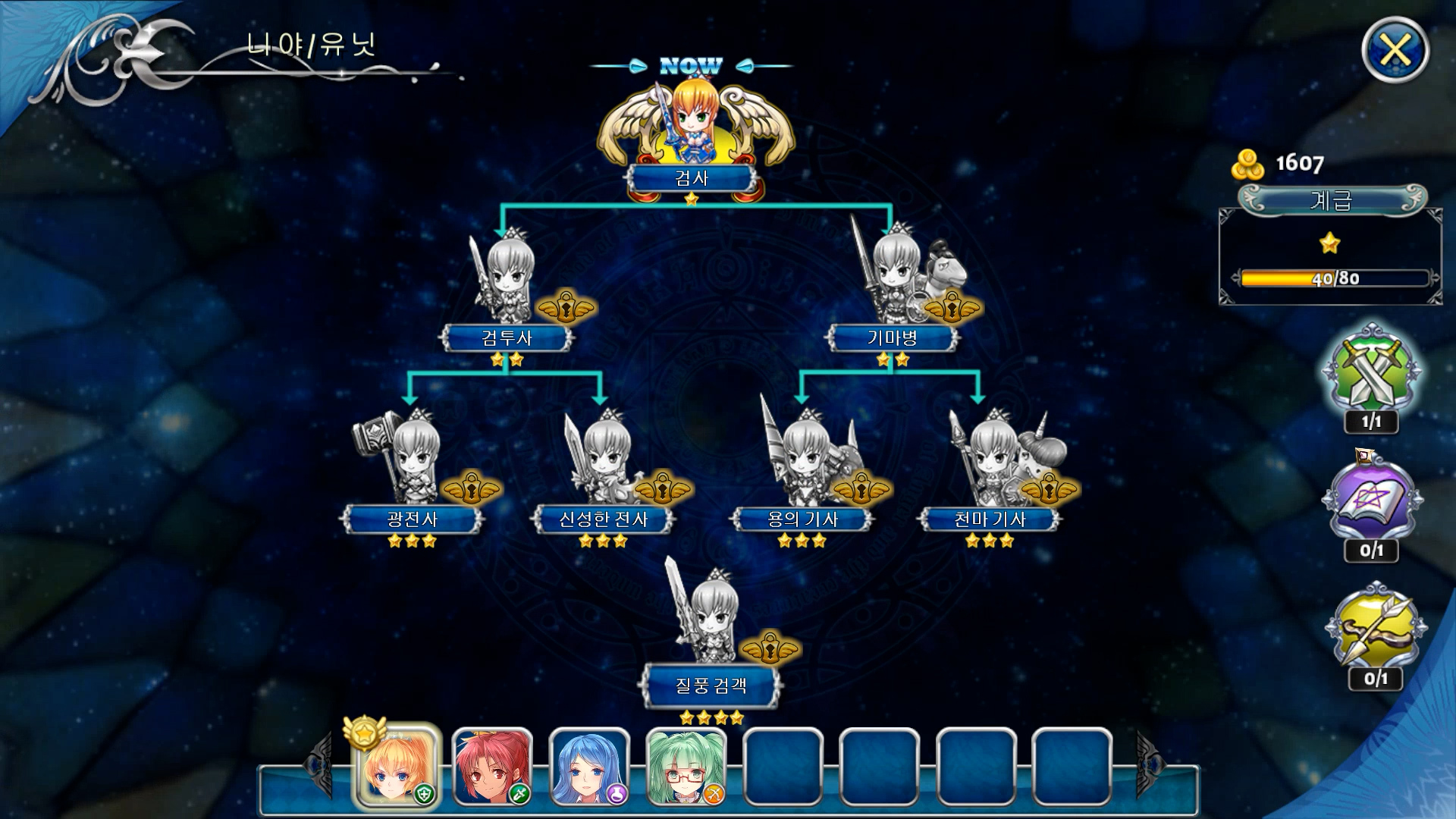Show more characters with the right arrow
Image resolution: width=1456 pixels, height=819 pixels.
[1149, 764]
